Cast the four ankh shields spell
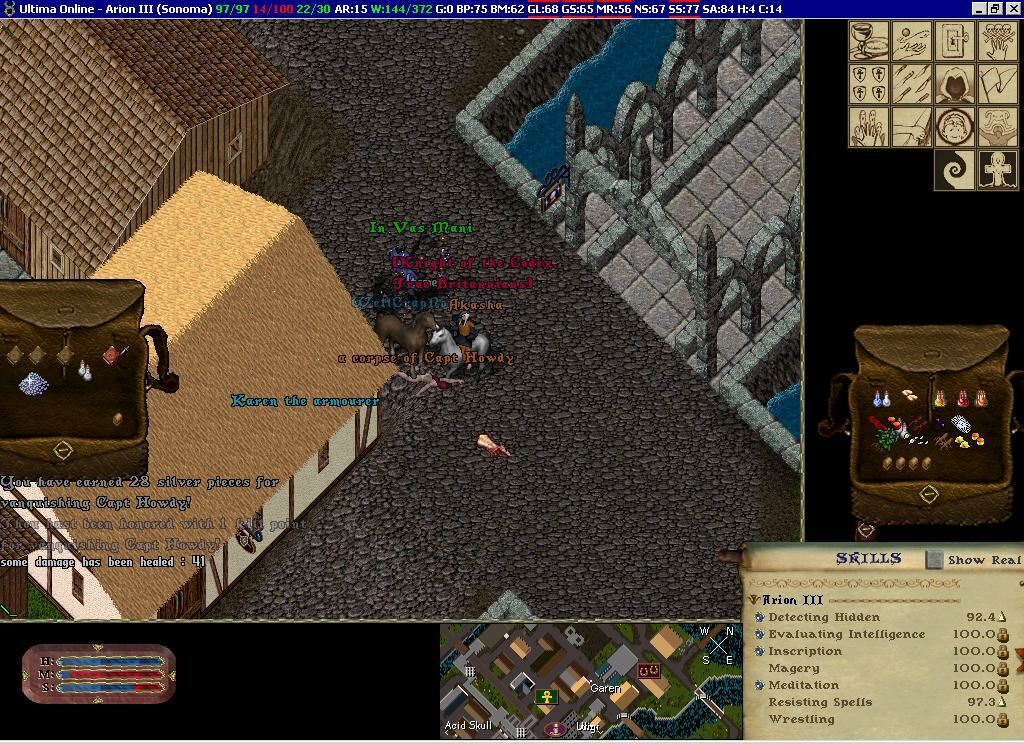The height and width of the screenshot is (744, 1024). [x=869, y=84]
